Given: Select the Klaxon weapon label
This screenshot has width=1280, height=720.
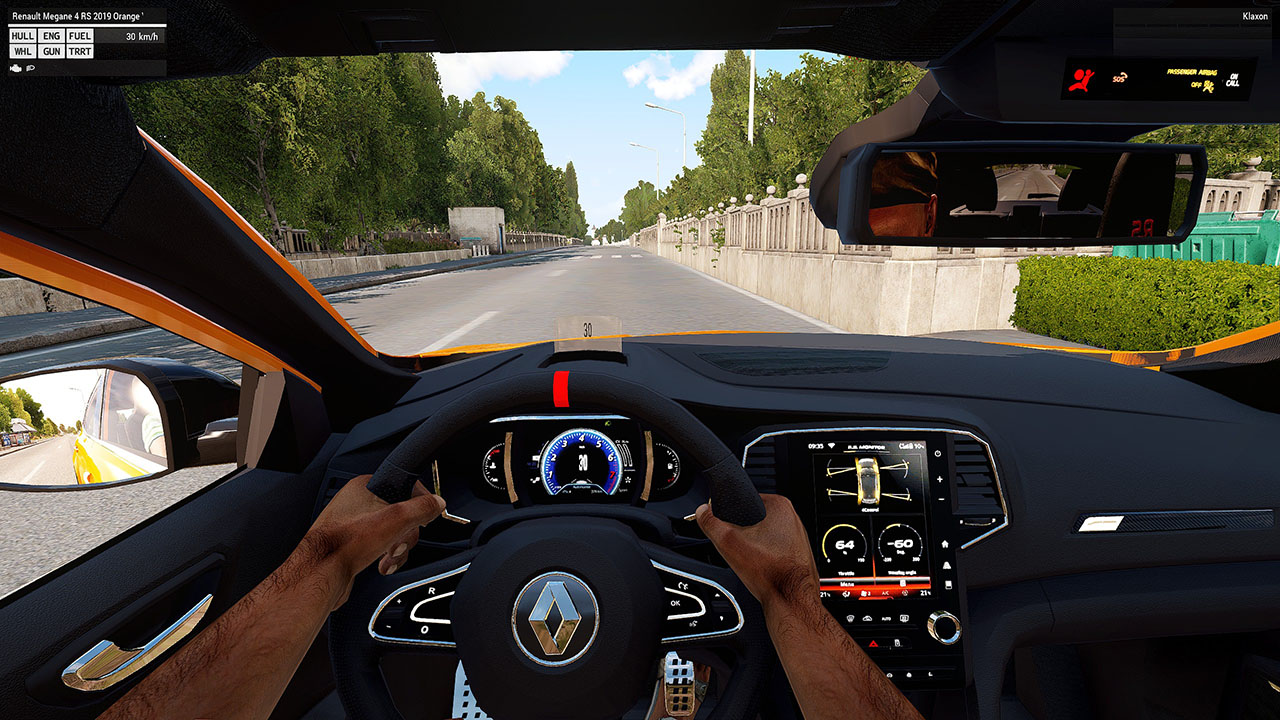Looking at the screenshot, I should coord(1254,16).
